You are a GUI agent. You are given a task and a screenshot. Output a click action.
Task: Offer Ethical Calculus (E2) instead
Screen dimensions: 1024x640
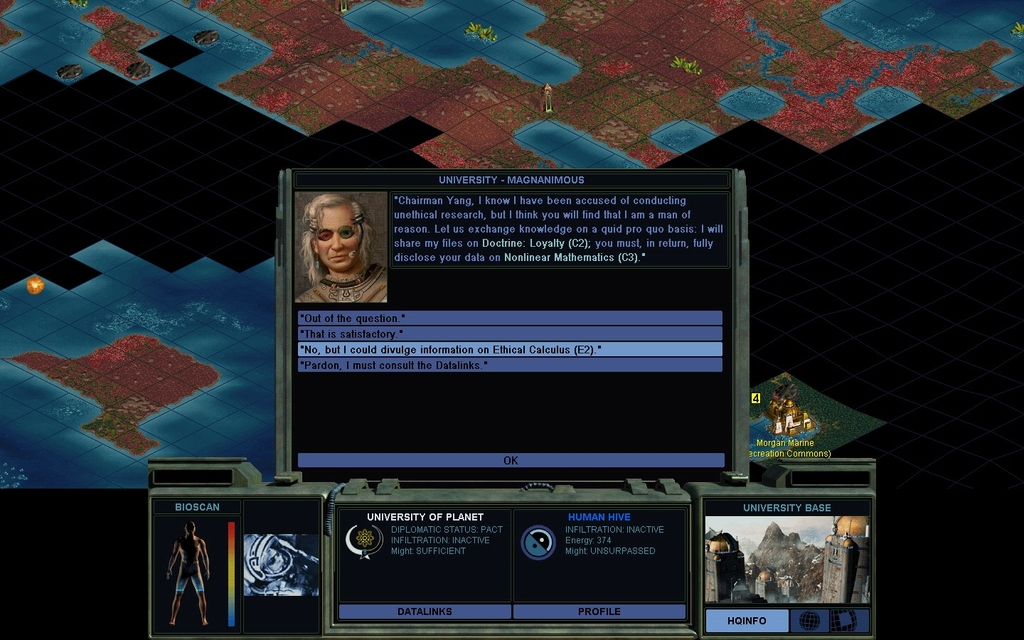point(510,349)
